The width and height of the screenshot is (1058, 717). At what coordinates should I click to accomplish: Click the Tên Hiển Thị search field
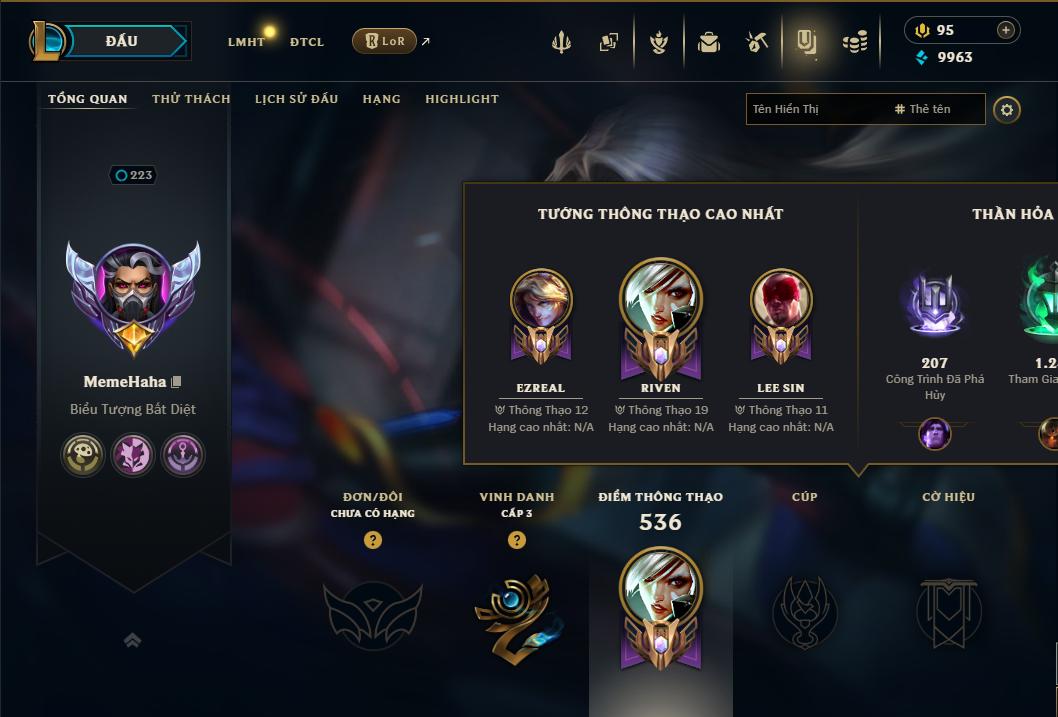pos(815,109)
